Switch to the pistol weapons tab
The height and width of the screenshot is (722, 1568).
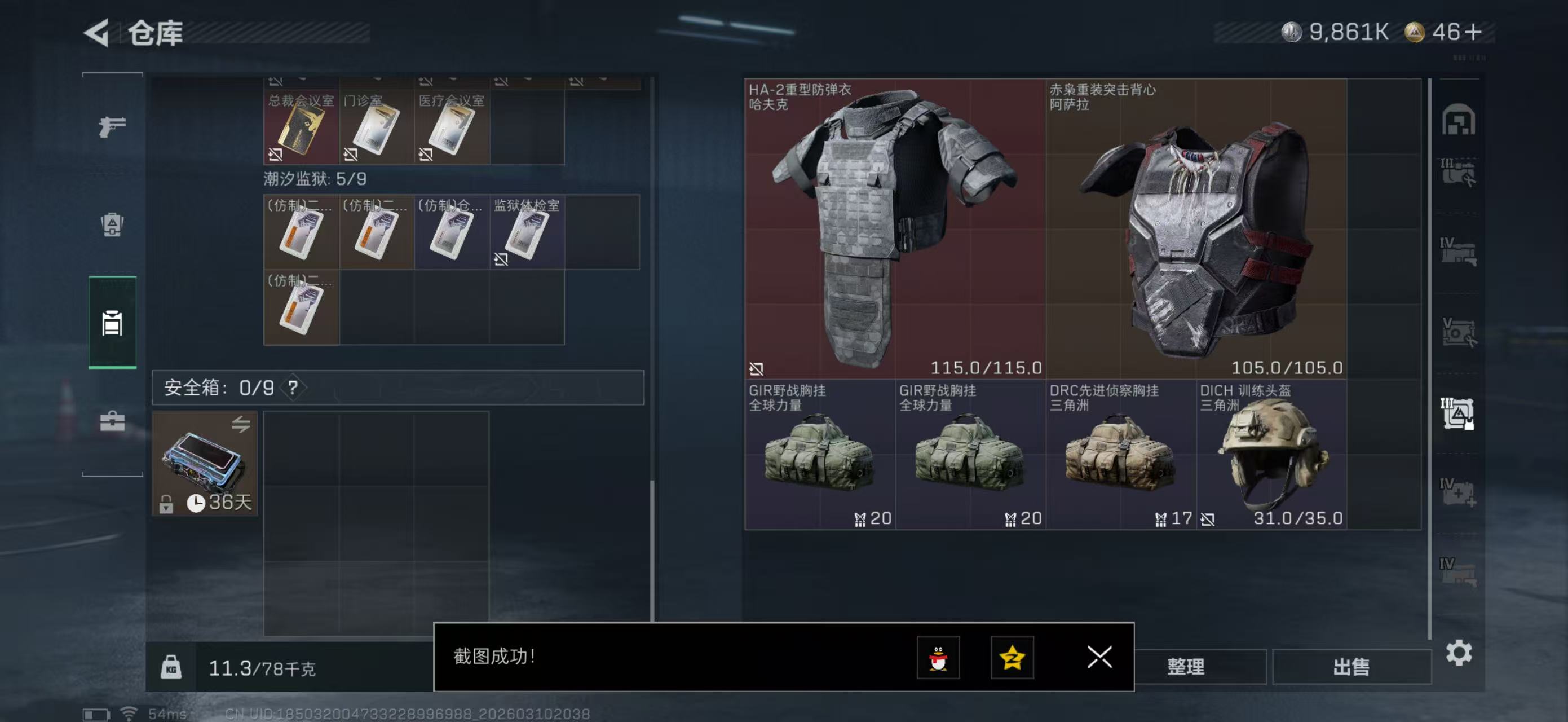point(113,126)
